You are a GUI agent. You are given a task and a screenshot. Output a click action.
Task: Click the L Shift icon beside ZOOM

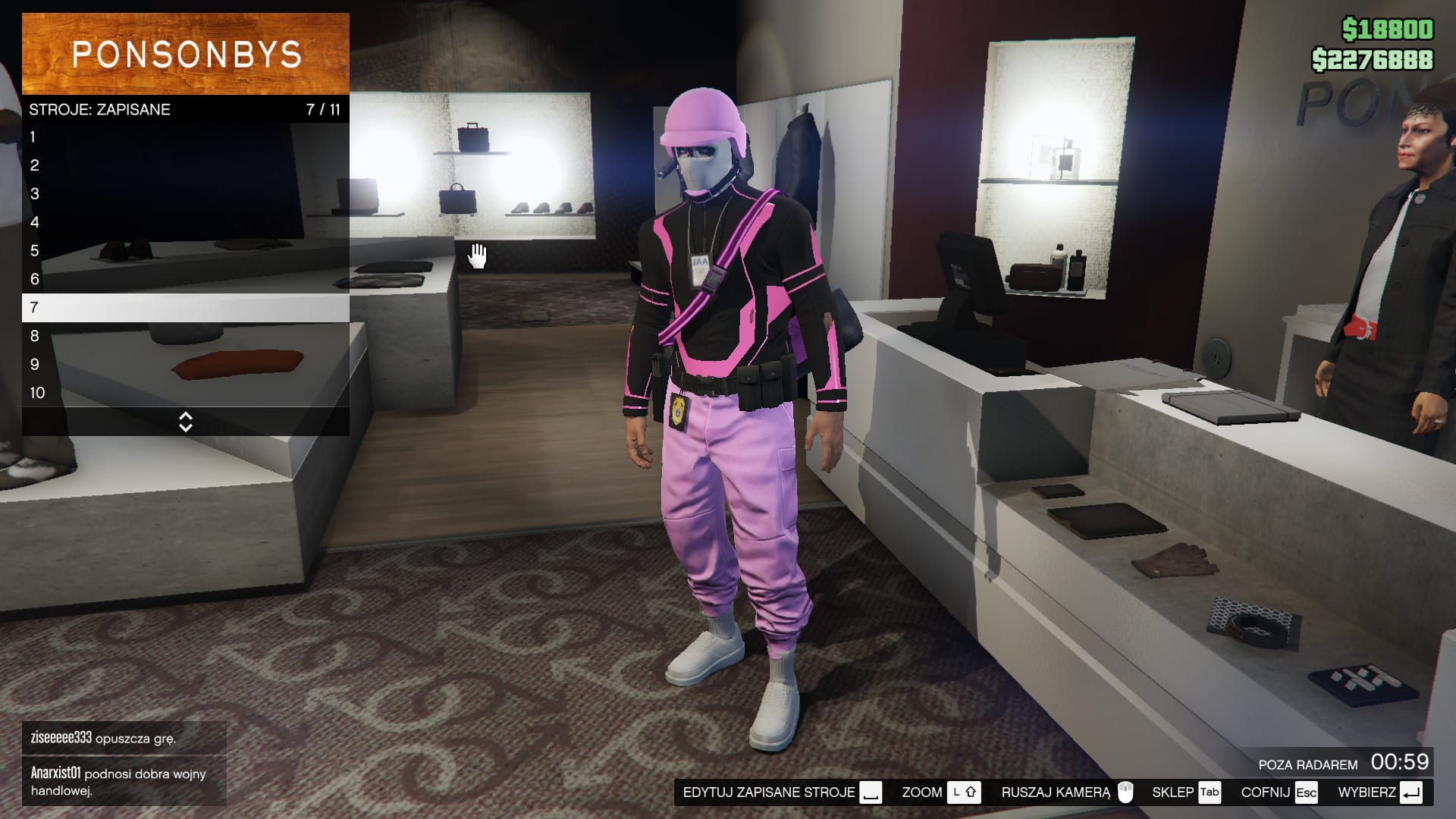pos(965,792)
